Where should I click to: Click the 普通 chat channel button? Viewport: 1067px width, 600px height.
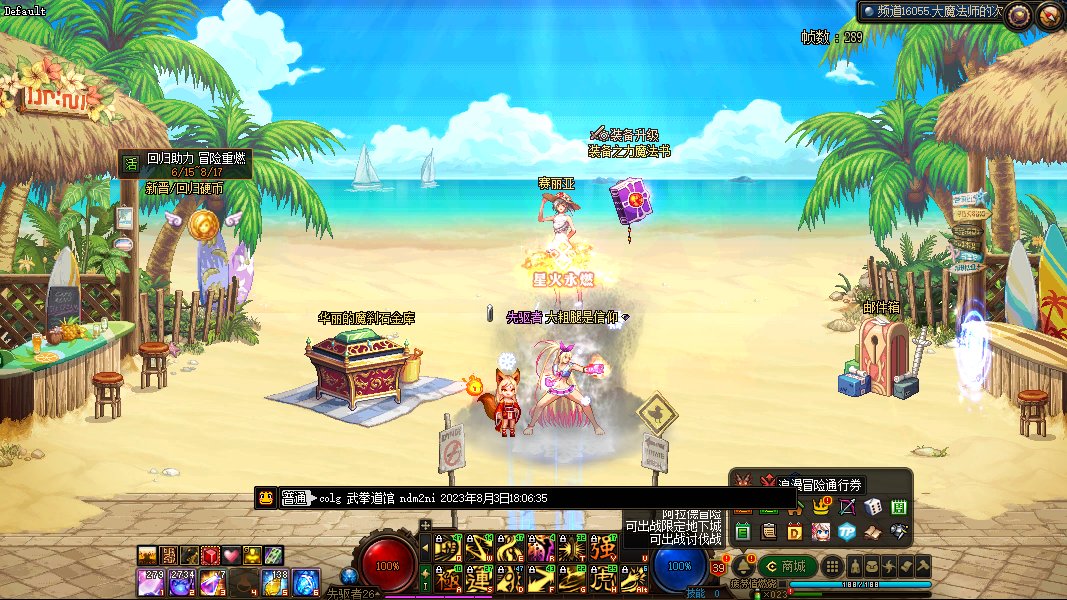295,497
